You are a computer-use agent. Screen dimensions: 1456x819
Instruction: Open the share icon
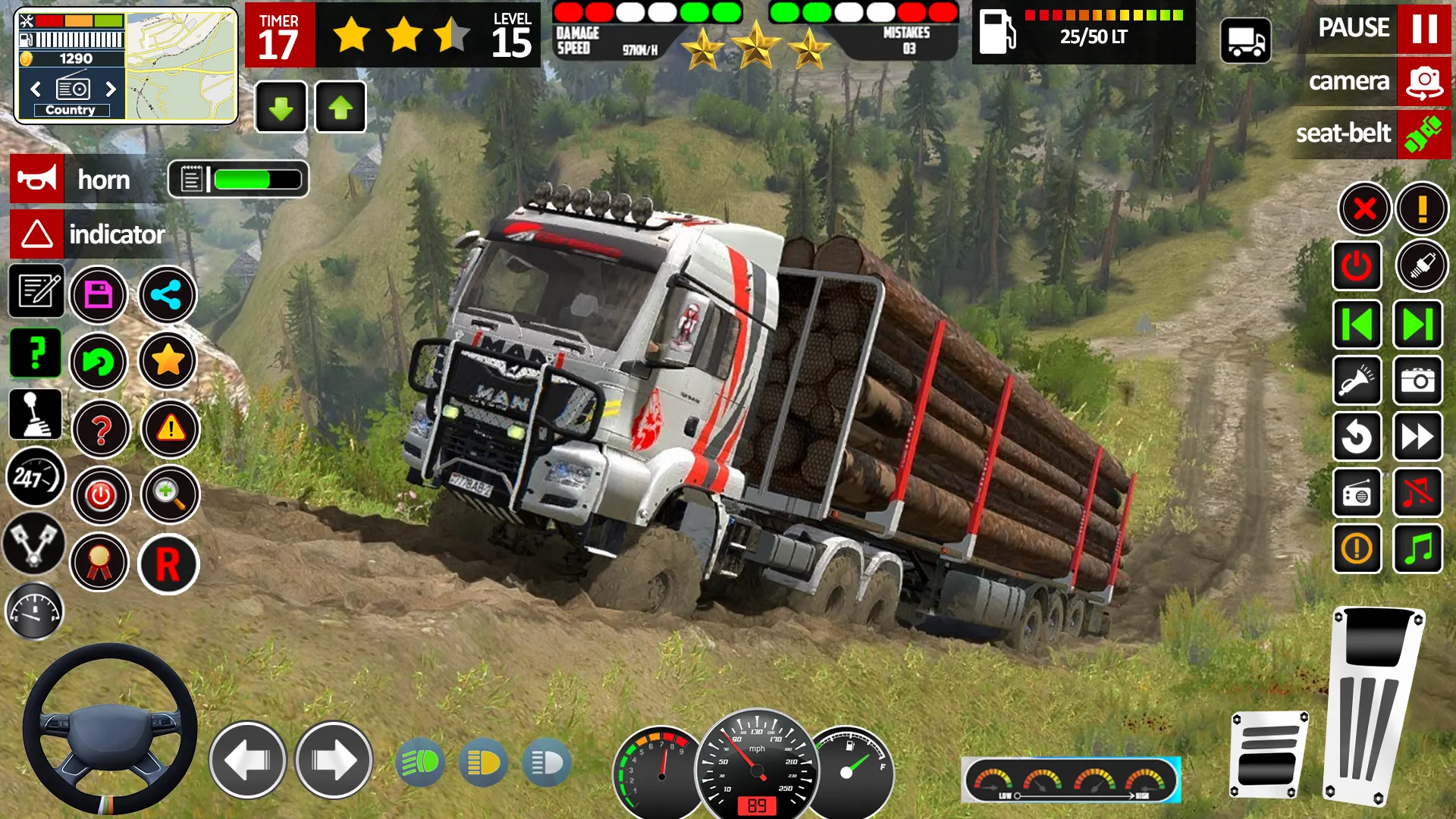coord(168,295)
